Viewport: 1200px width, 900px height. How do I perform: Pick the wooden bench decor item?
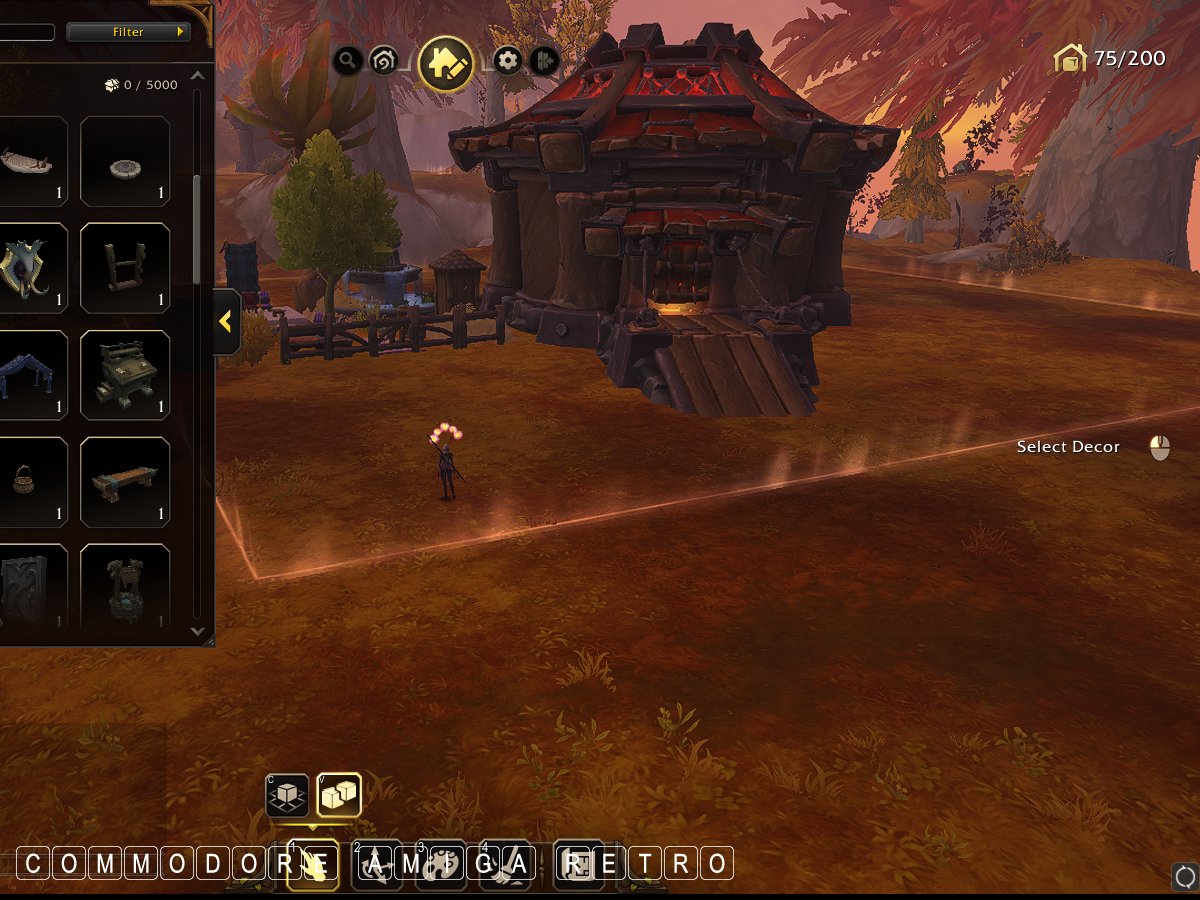pyautogui.click(x=125, y=483)
